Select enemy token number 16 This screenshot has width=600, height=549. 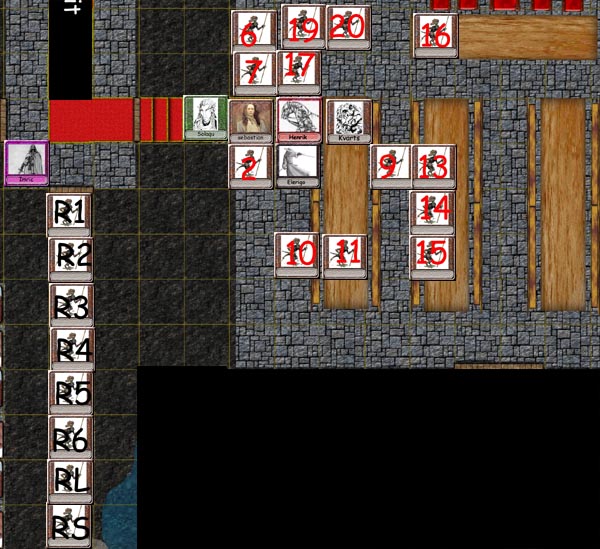point(435,35)
